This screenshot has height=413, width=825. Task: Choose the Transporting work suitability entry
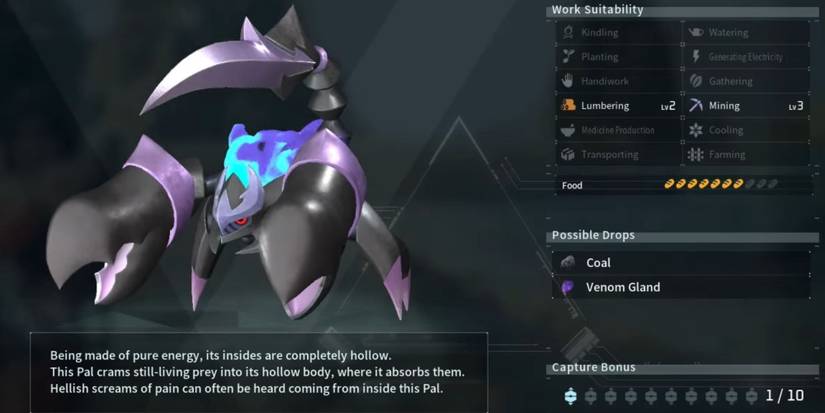[617, 155]
